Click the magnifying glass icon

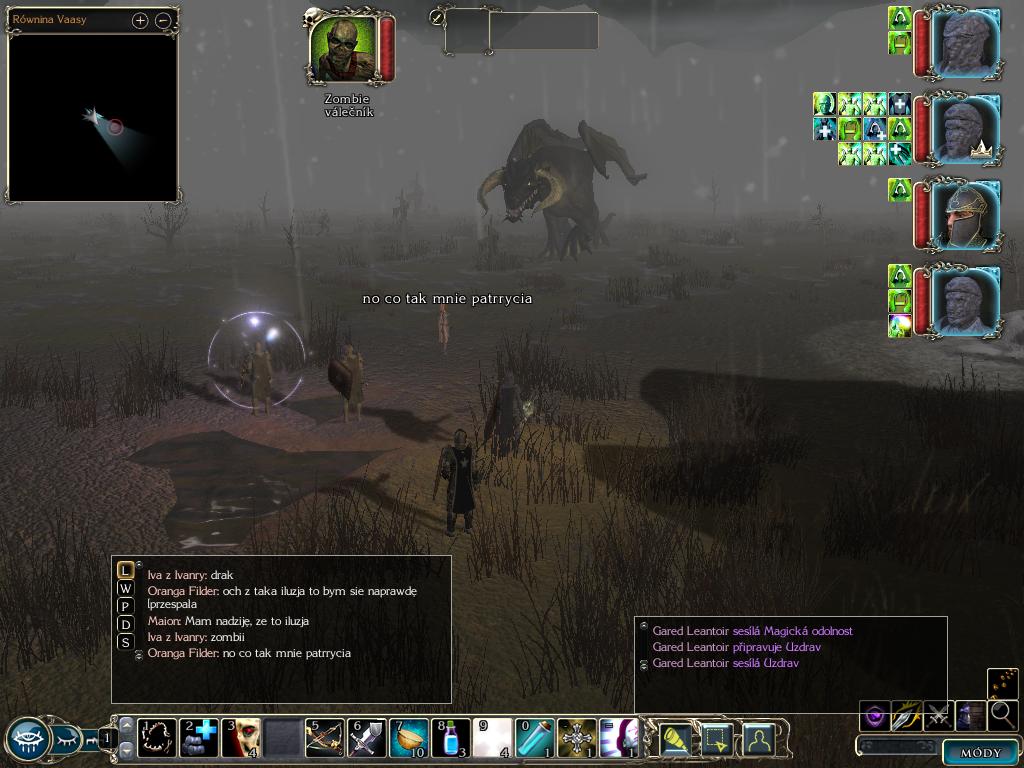[1002, 715]
